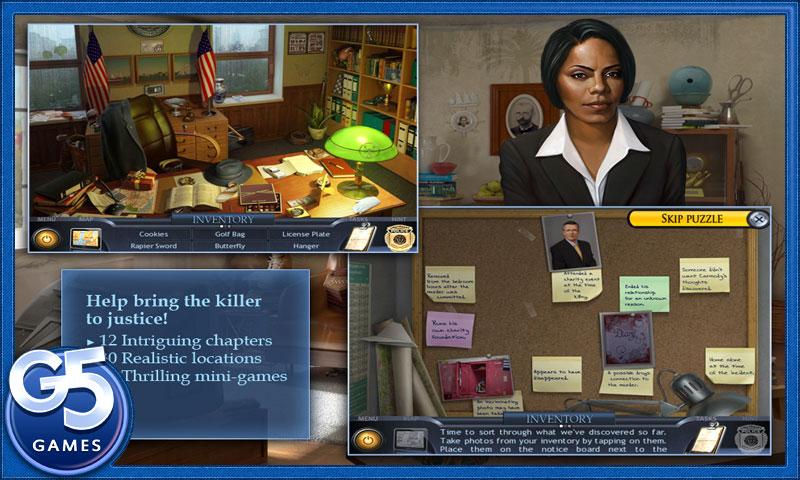The width and height of the screenshot is (800, 480).
Task: Use the police badge hint below the office scene
Action: point(393,238)
